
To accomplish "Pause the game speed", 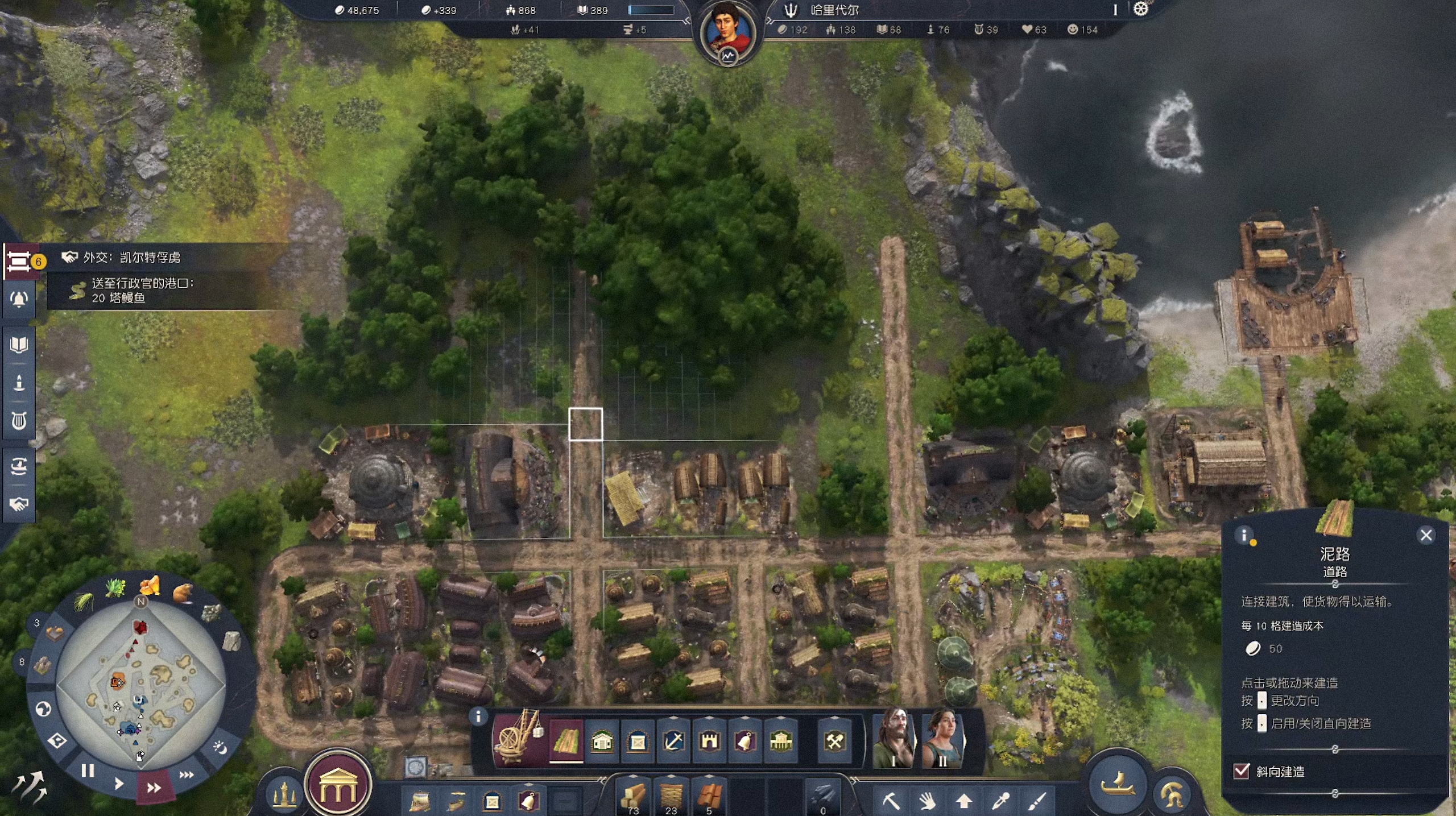I will click(88, 771).
